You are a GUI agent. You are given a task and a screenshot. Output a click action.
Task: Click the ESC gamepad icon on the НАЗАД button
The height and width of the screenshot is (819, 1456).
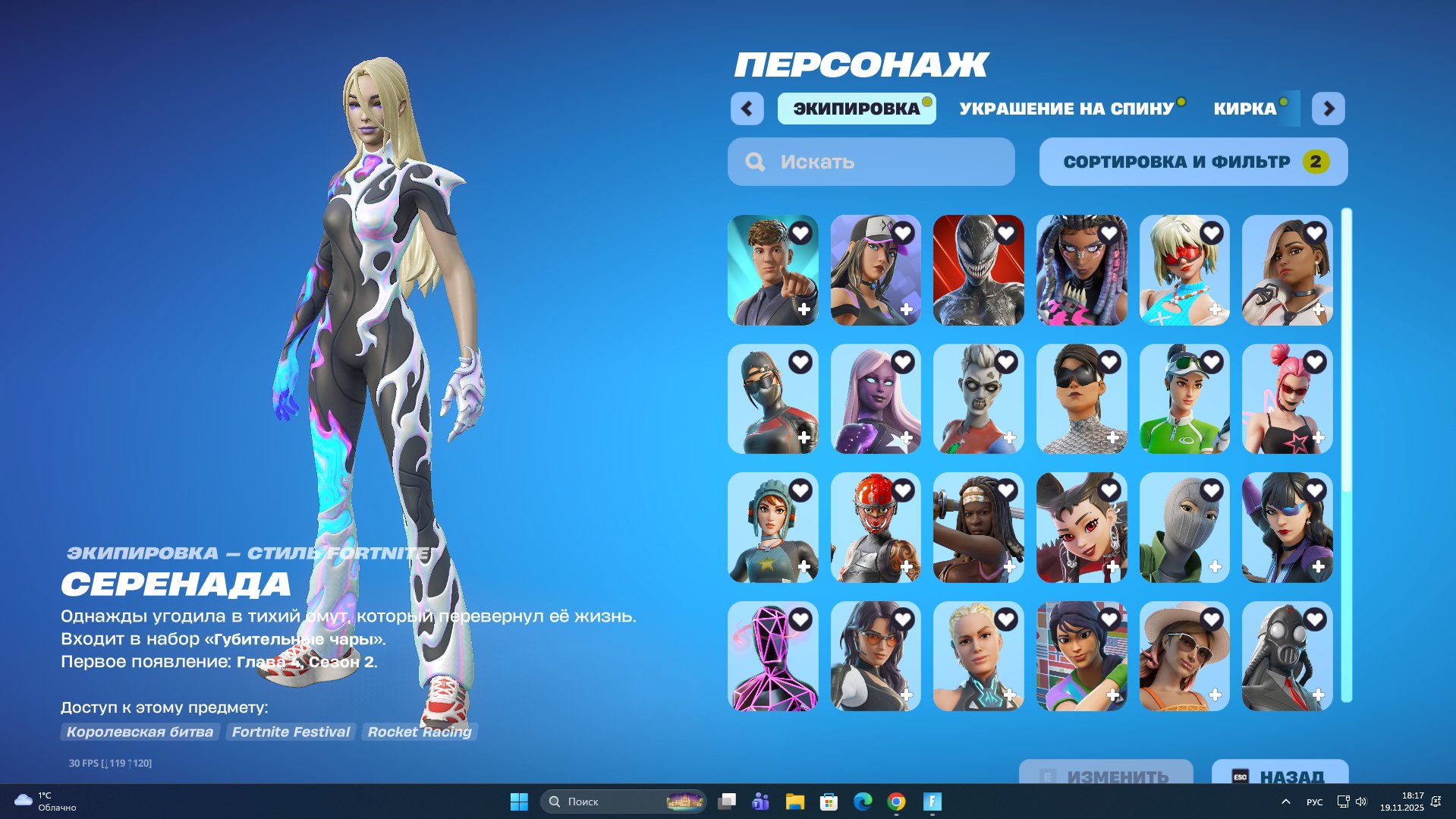click(1240, 776)
